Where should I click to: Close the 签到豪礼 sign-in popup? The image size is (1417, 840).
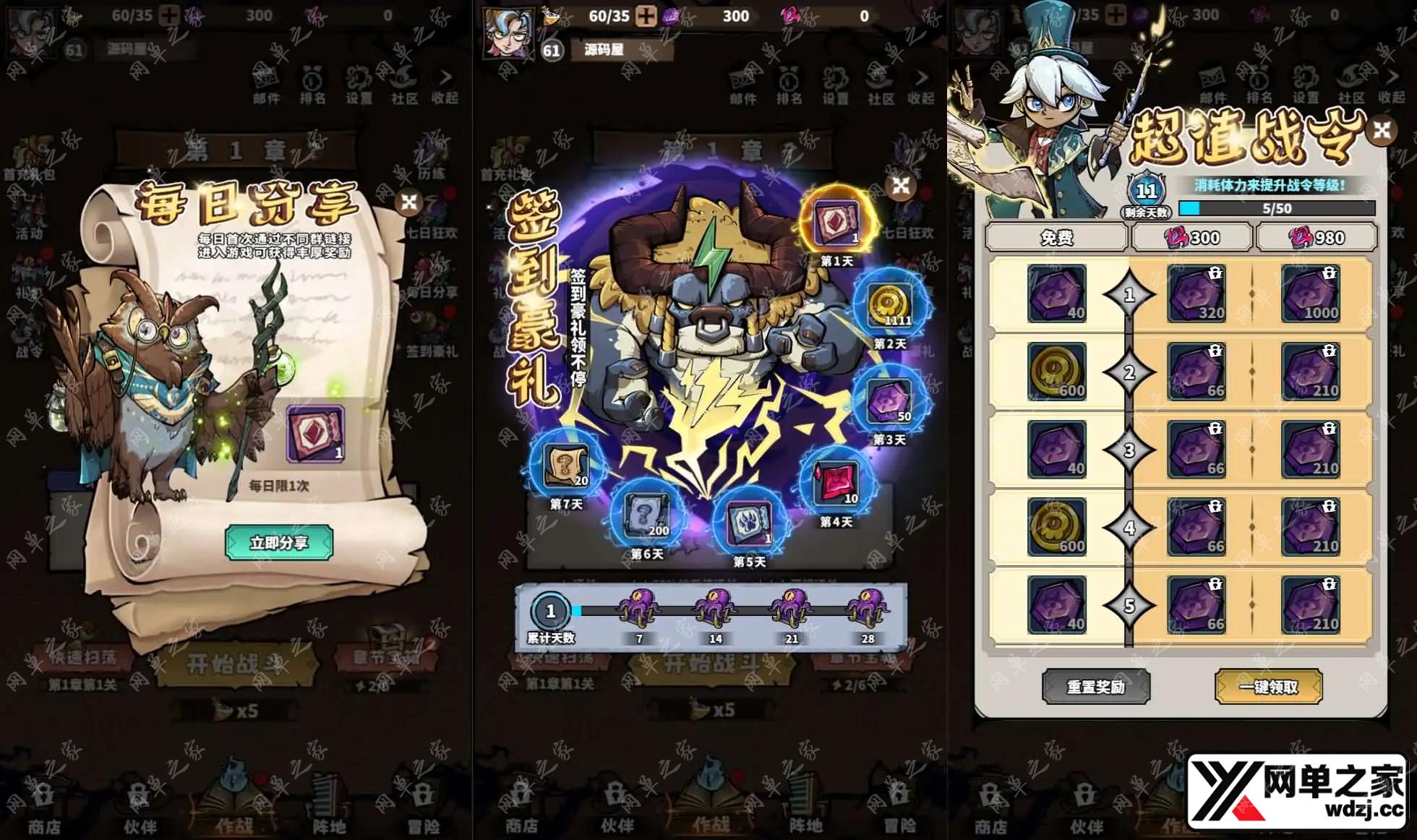click(901, 186)
